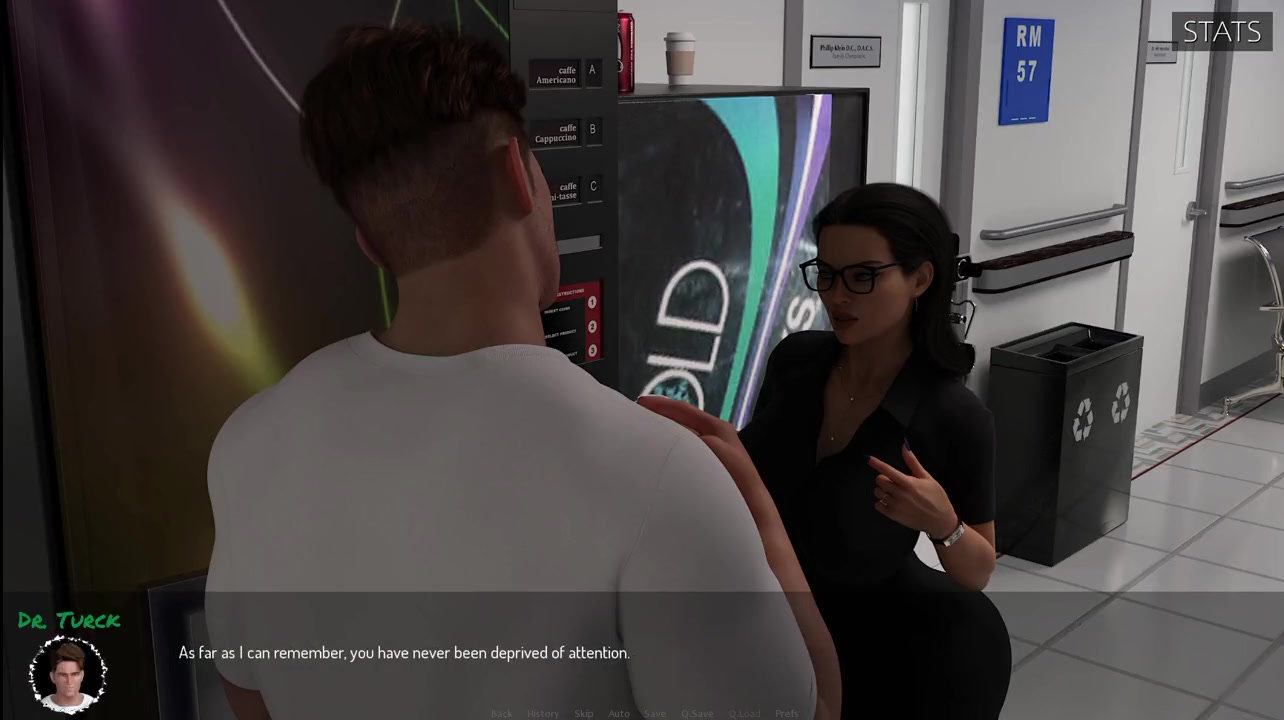Turn on Auto dialogue advance

click(x=619, y=713)
